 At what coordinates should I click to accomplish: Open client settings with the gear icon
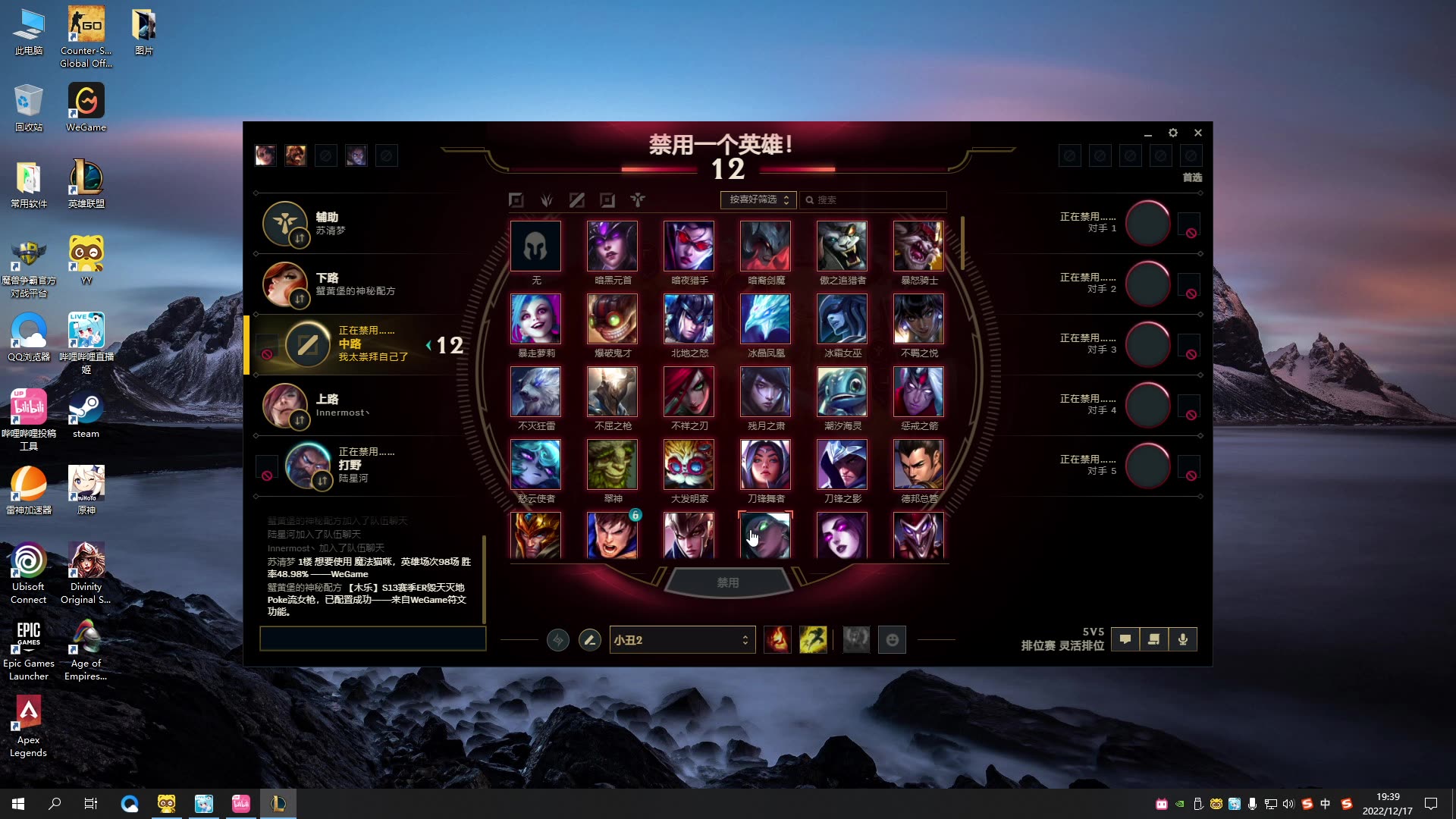click(x=1173, y=133)
